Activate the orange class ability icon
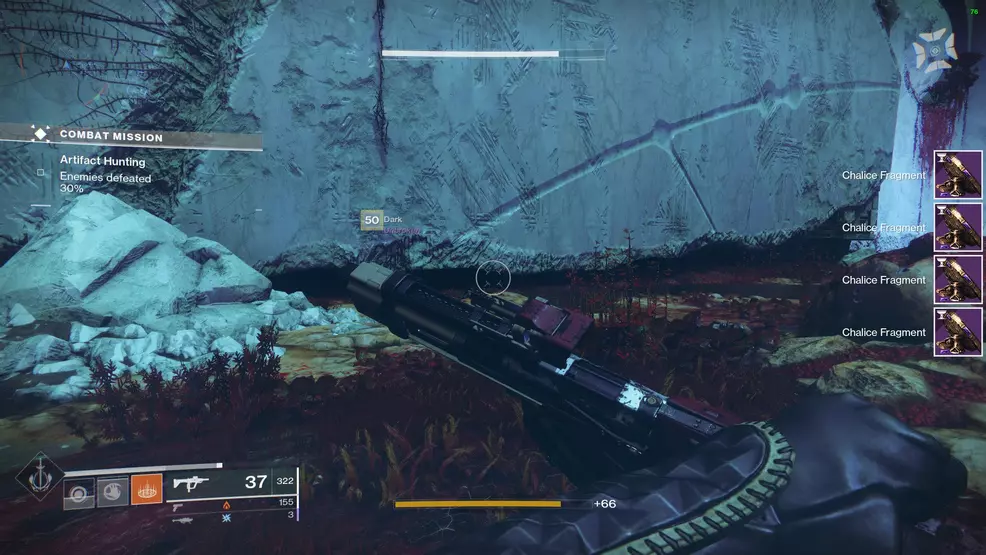This screenshot has width=986, height=555. pos(146,491)
